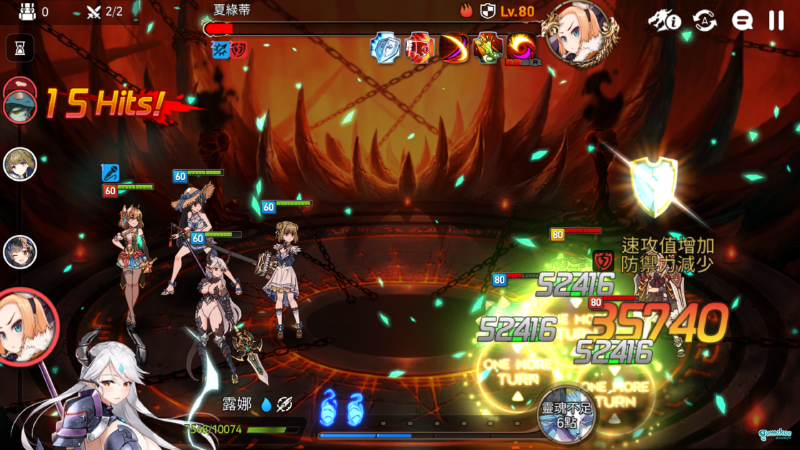
Task: Open the chat speech bubble
Action: coord(742,19)
